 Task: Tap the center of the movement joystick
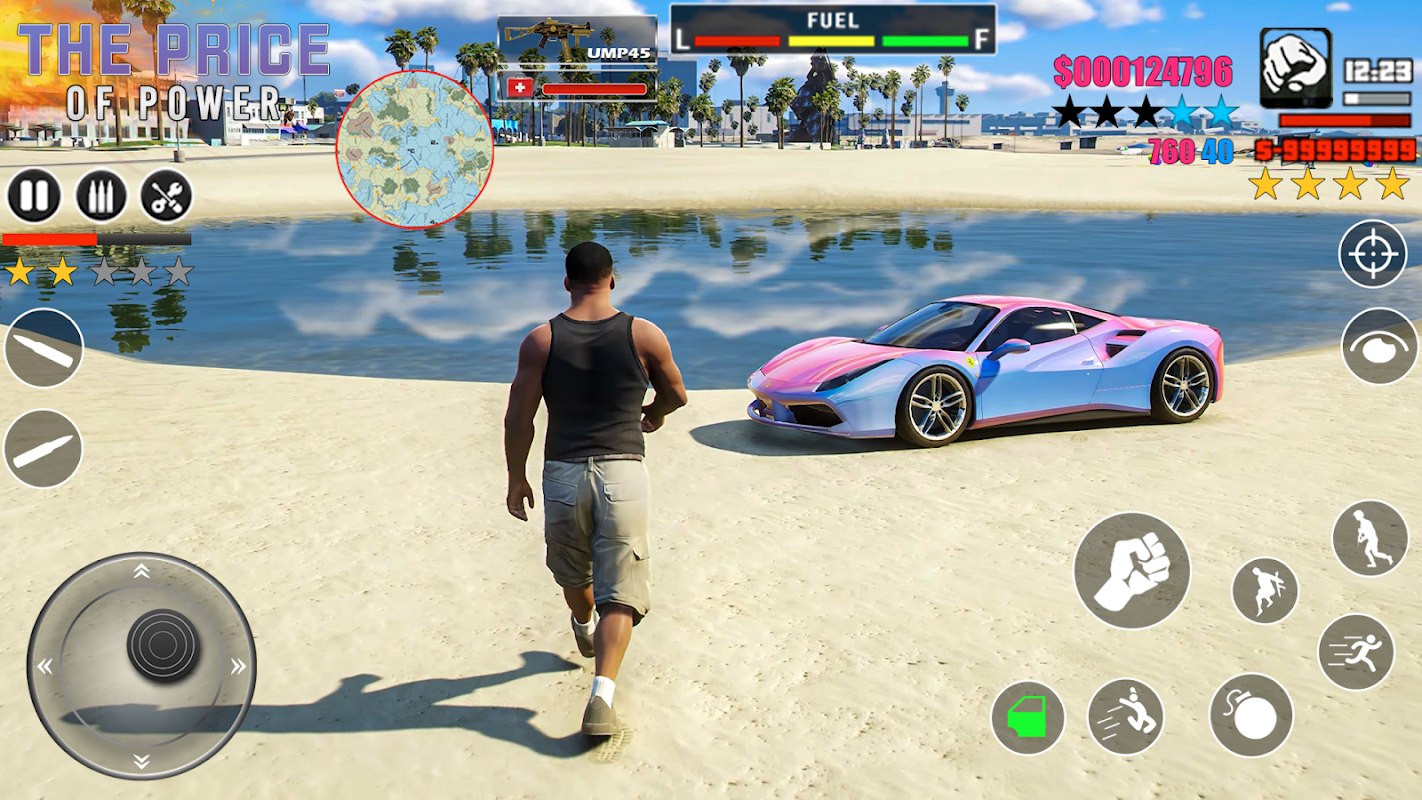(x=163, y=645)
